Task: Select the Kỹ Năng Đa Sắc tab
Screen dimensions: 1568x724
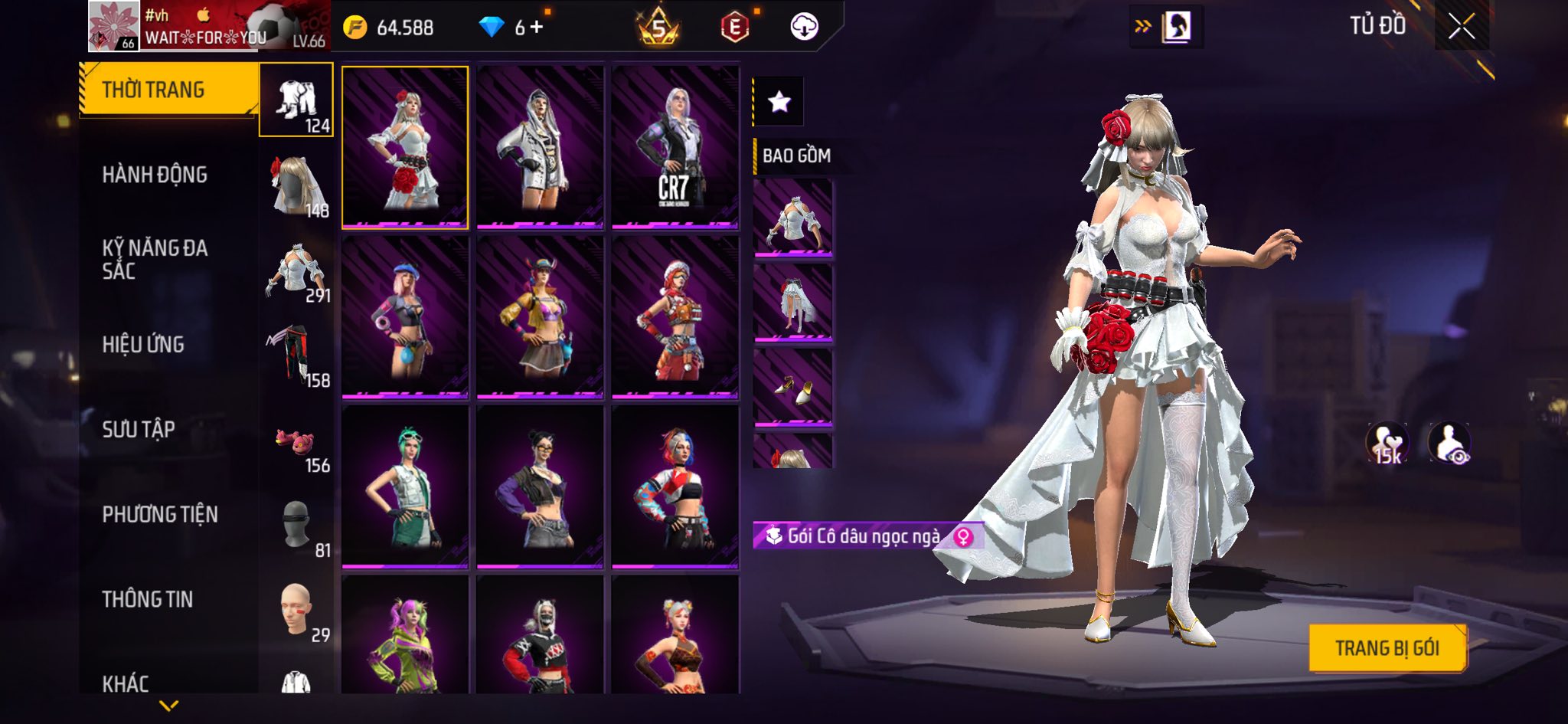Action: click(155, 259)
